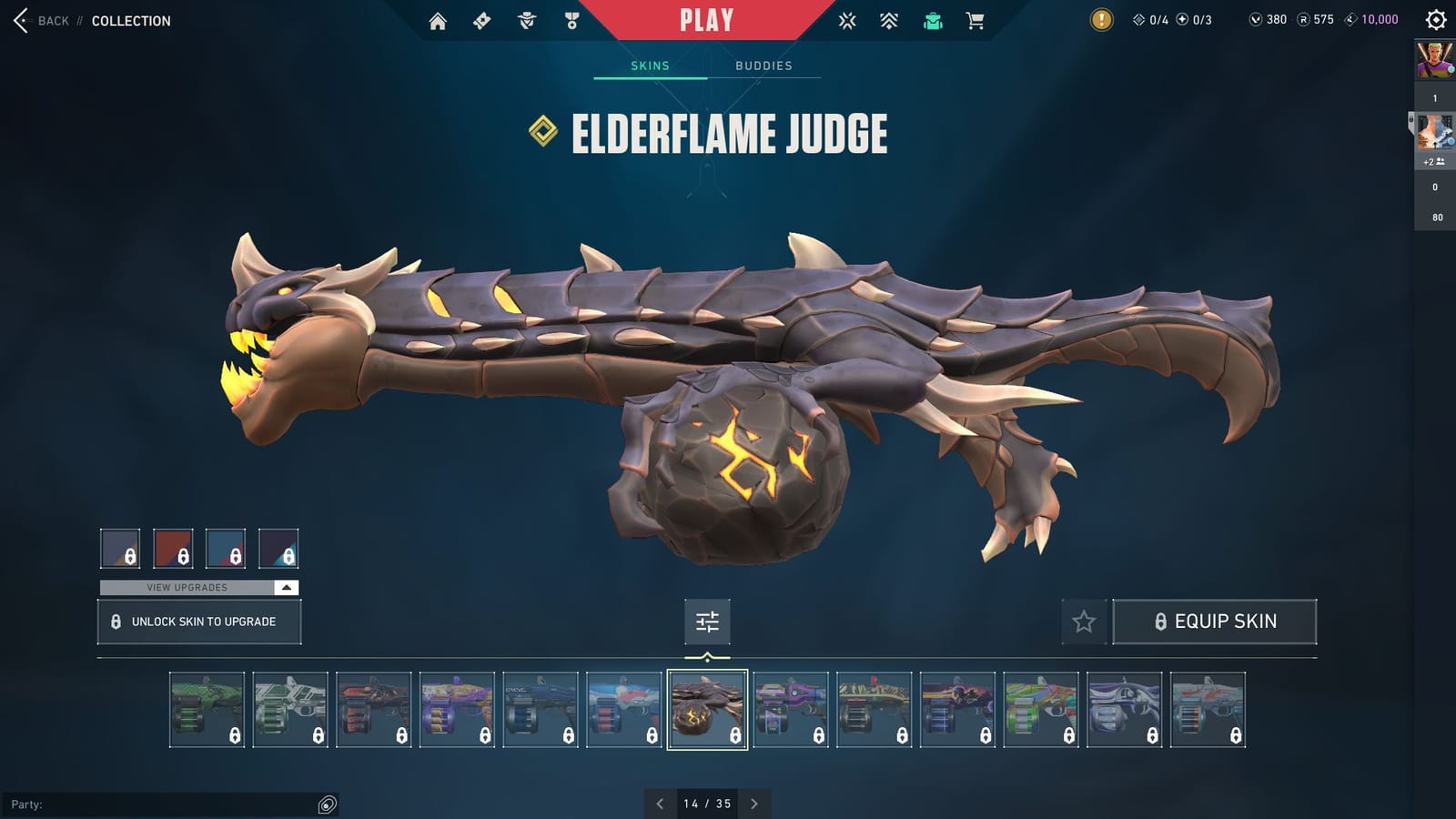
Task: Open the Premier icon in the top bar
Action: [x=889, y=20]
